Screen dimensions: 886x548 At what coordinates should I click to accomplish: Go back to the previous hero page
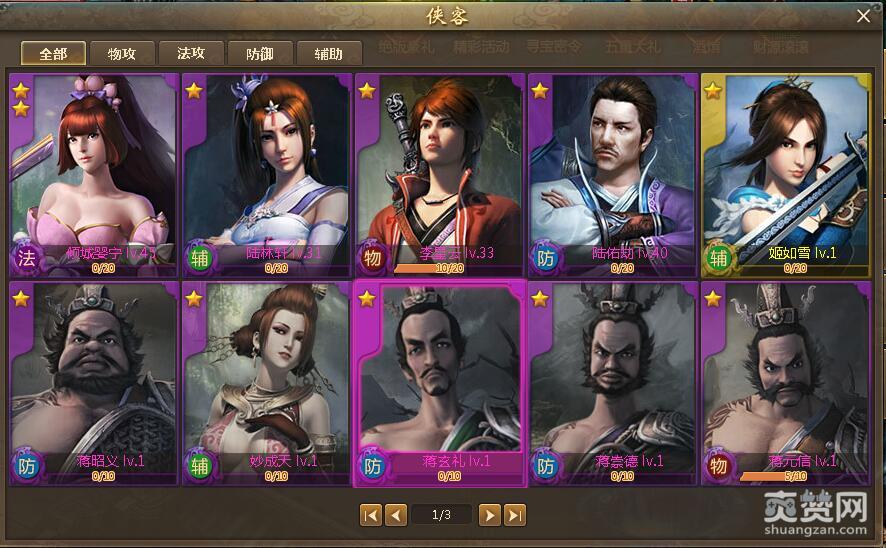pyautogui.click(x=396, y=515)
